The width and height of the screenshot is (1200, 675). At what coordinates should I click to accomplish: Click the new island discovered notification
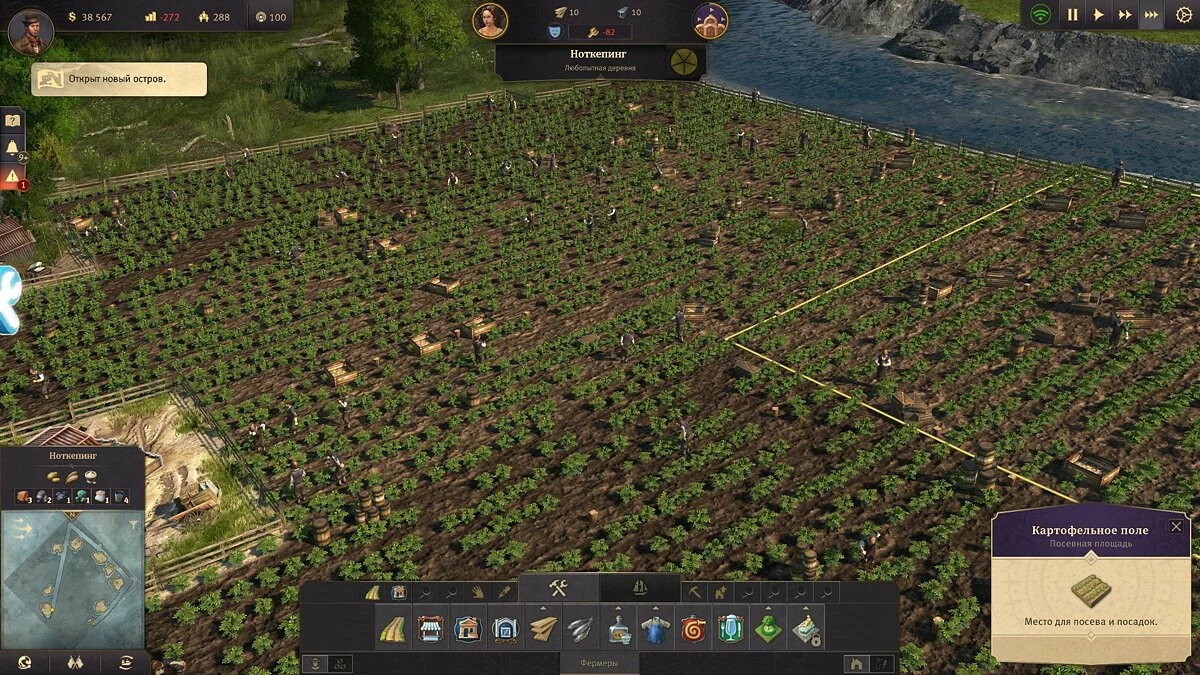coord(119,79)
